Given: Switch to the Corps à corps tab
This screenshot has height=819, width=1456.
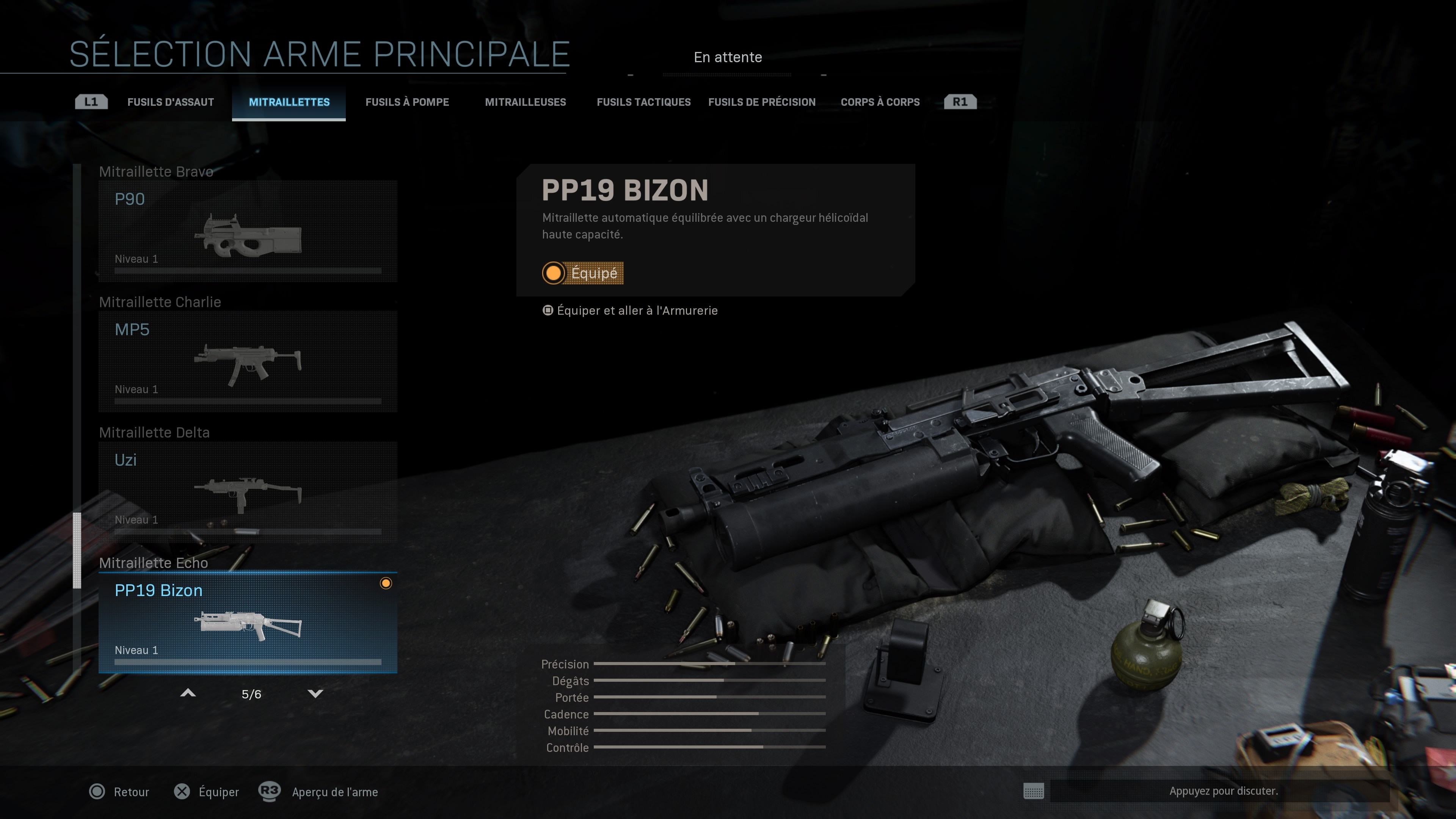Looking at the screenshot, I should [880, 102].
